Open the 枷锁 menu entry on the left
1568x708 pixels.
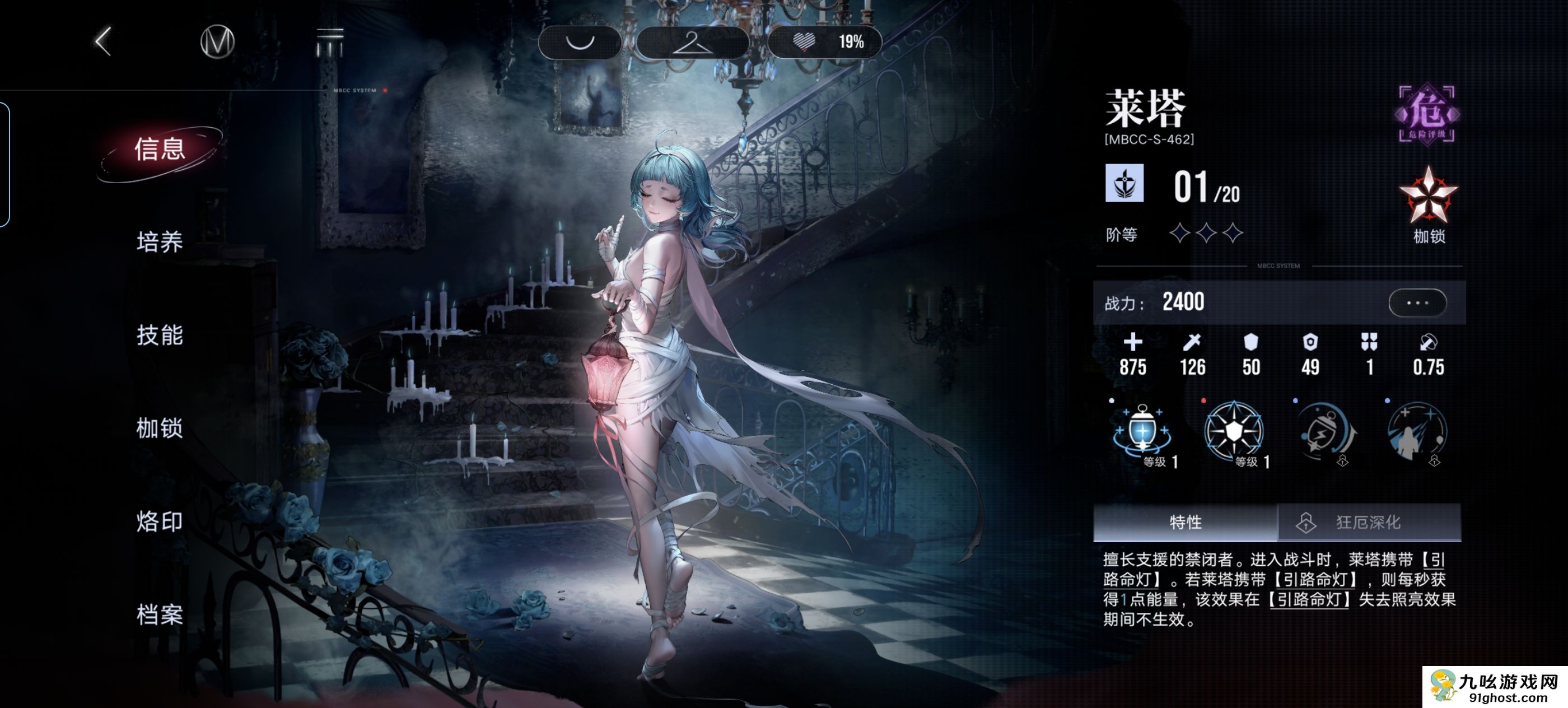160,428
